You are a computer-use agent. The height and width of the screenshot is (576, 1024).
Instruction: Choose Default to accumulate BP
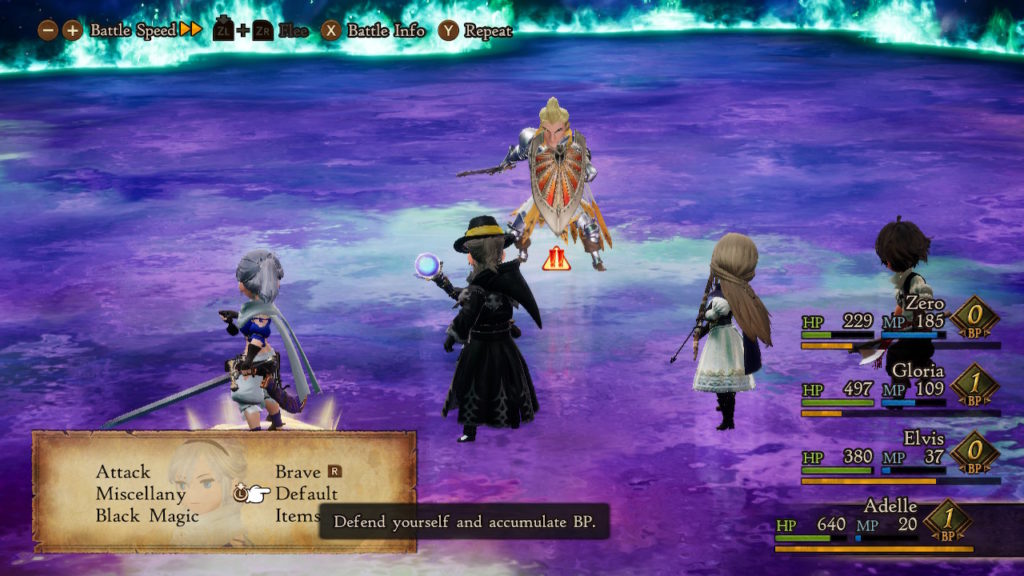pyautogui.click(x=306, y=494)
